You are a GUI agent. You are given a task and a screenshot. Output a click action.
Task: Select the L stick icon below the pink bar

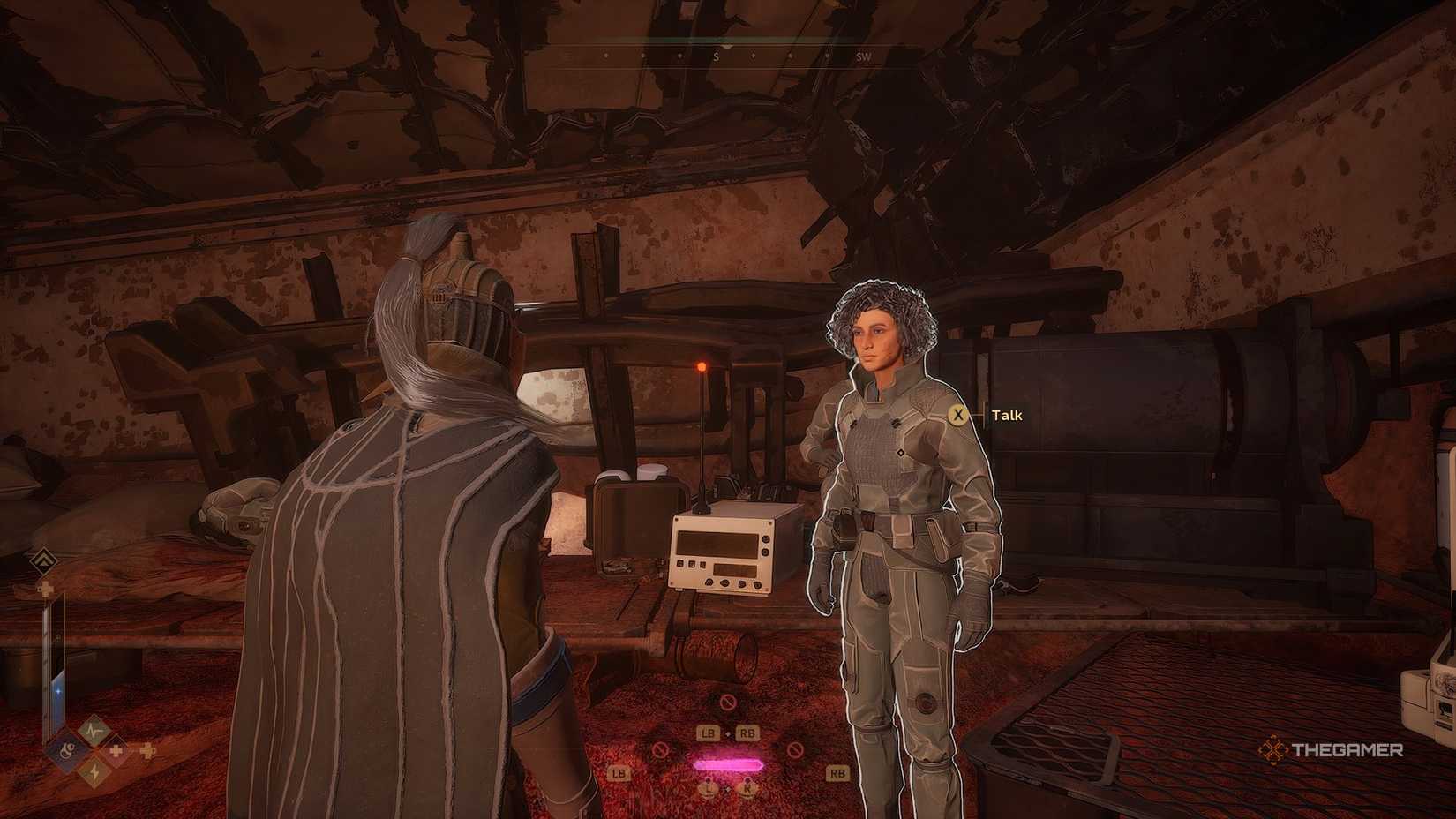click(709, 788)
